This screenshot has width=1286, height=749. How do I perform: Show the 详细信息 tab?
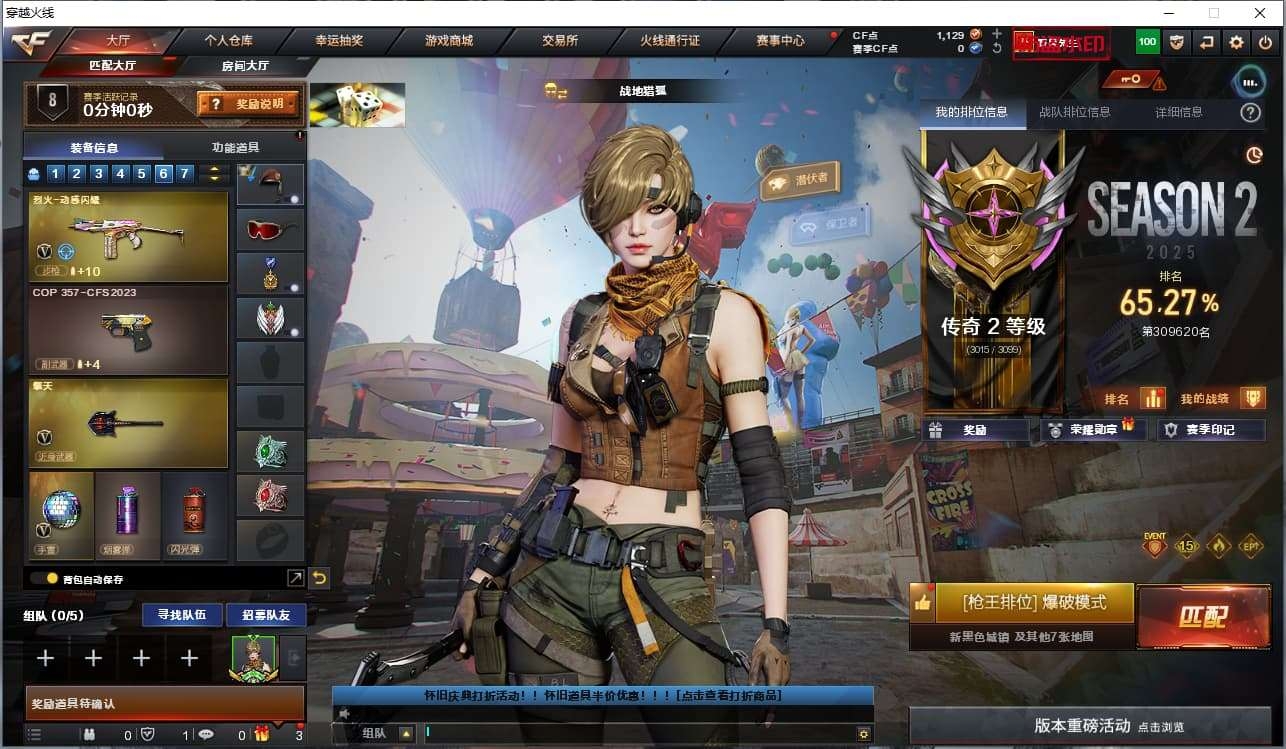1178,112
